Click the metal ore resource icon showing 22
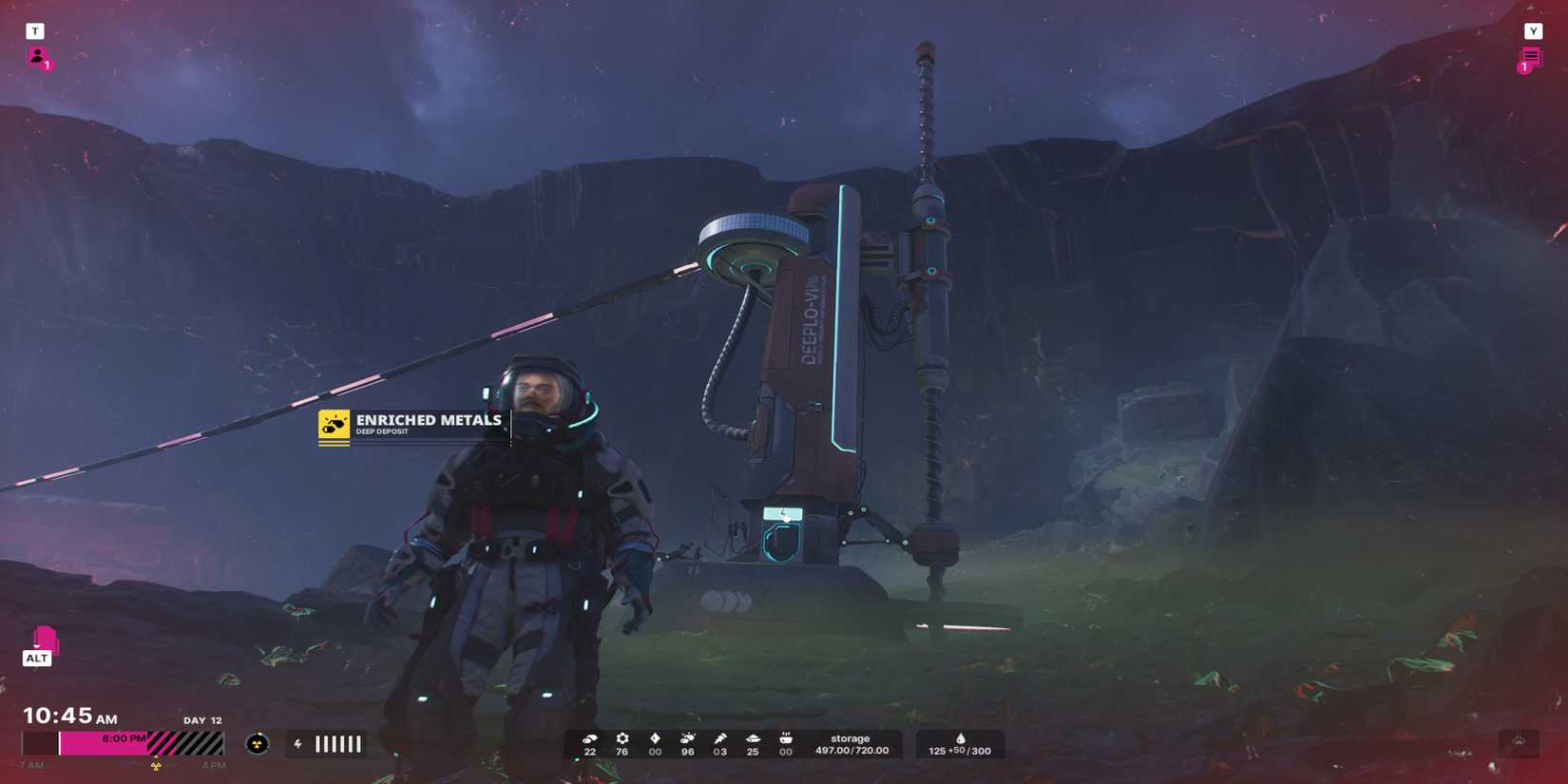Screen dimensions: 1568x784 [x=590, y=740]
